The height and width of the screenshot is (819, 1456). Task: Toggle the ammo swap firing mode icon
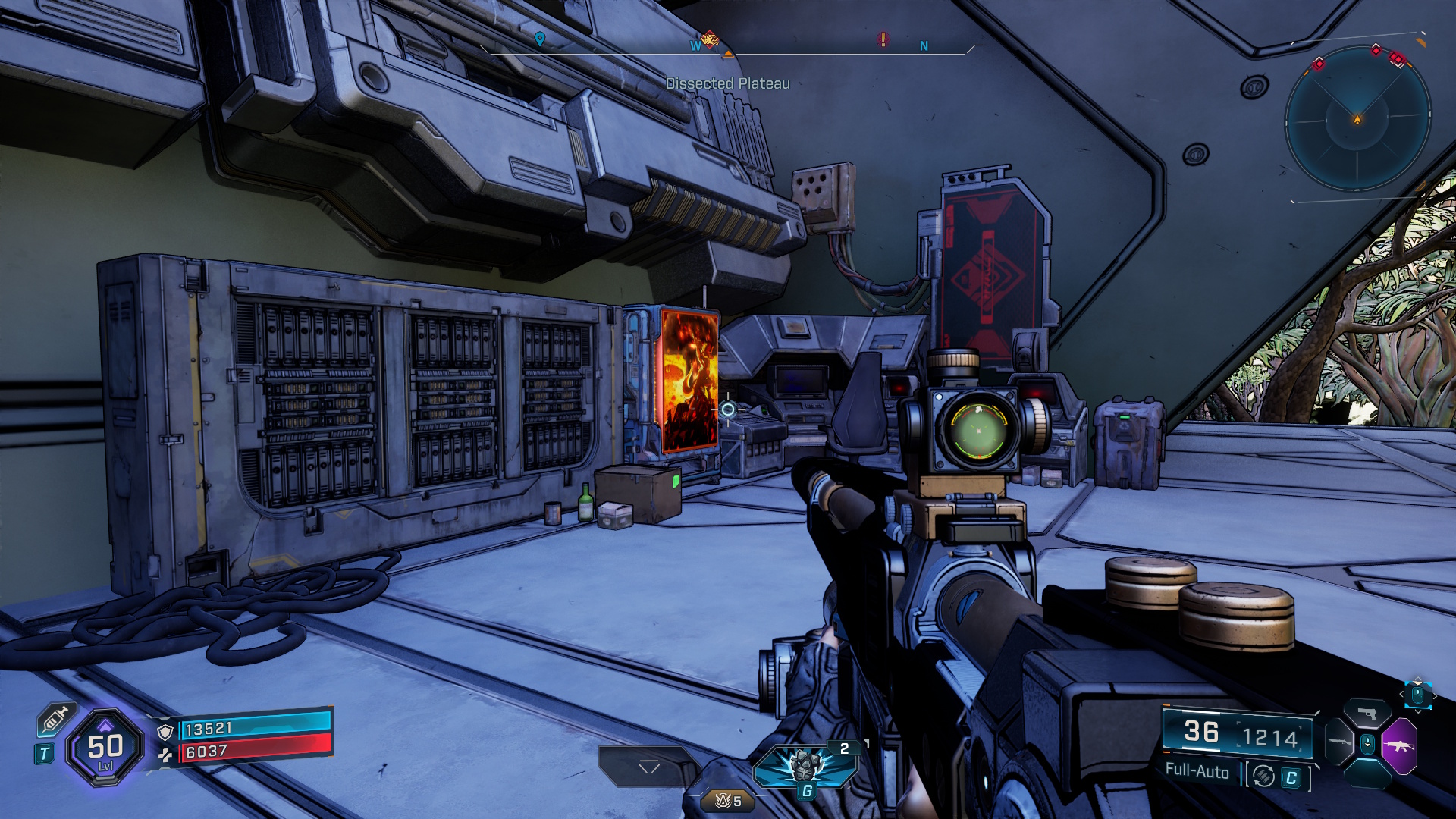coord(1263,776)
